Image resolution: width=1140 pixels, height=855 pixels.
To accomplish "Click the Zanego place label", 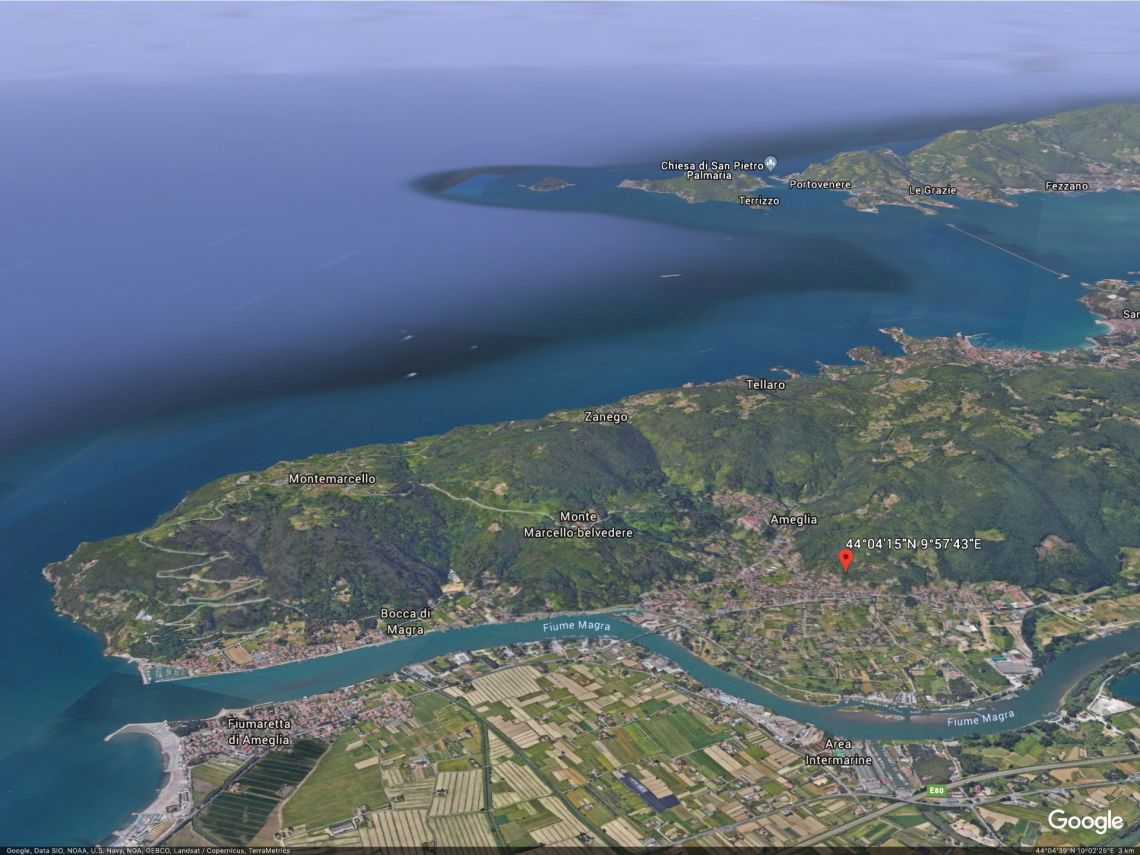I will [x=606, y=417].
